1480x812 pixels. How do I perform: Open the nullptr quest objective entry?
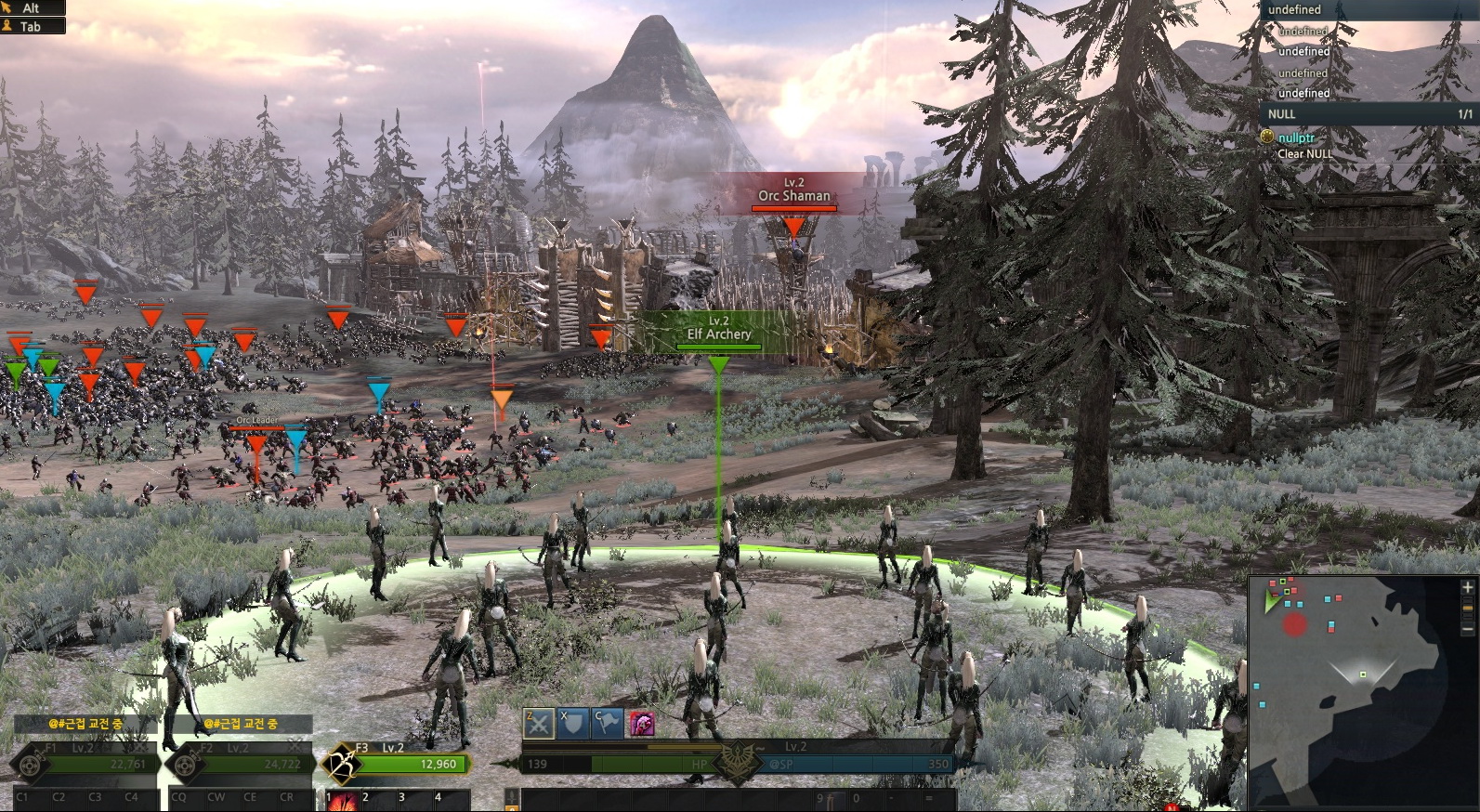1296,138
